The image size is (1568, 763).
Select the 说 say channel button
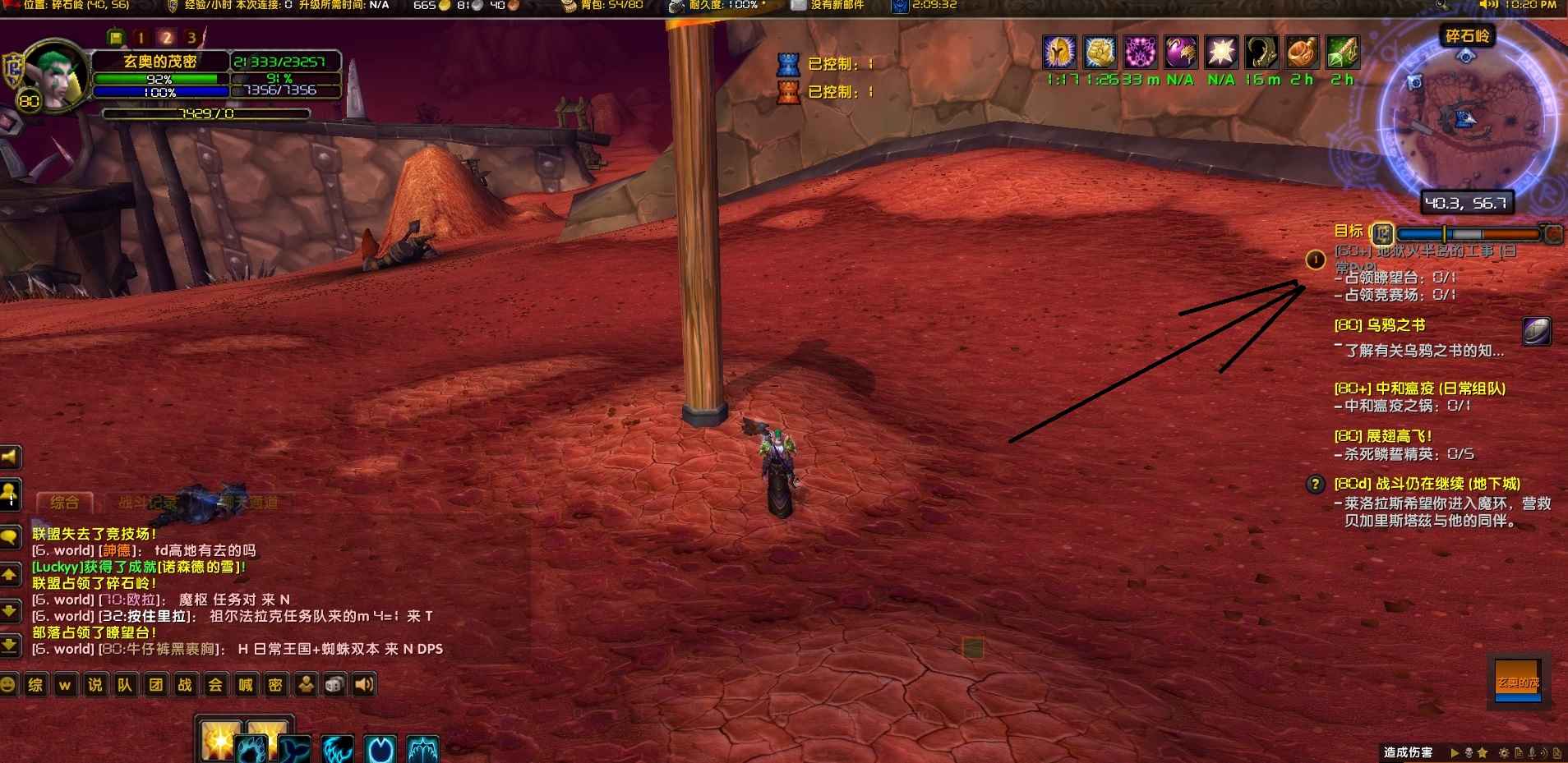(x=95, y=684)
